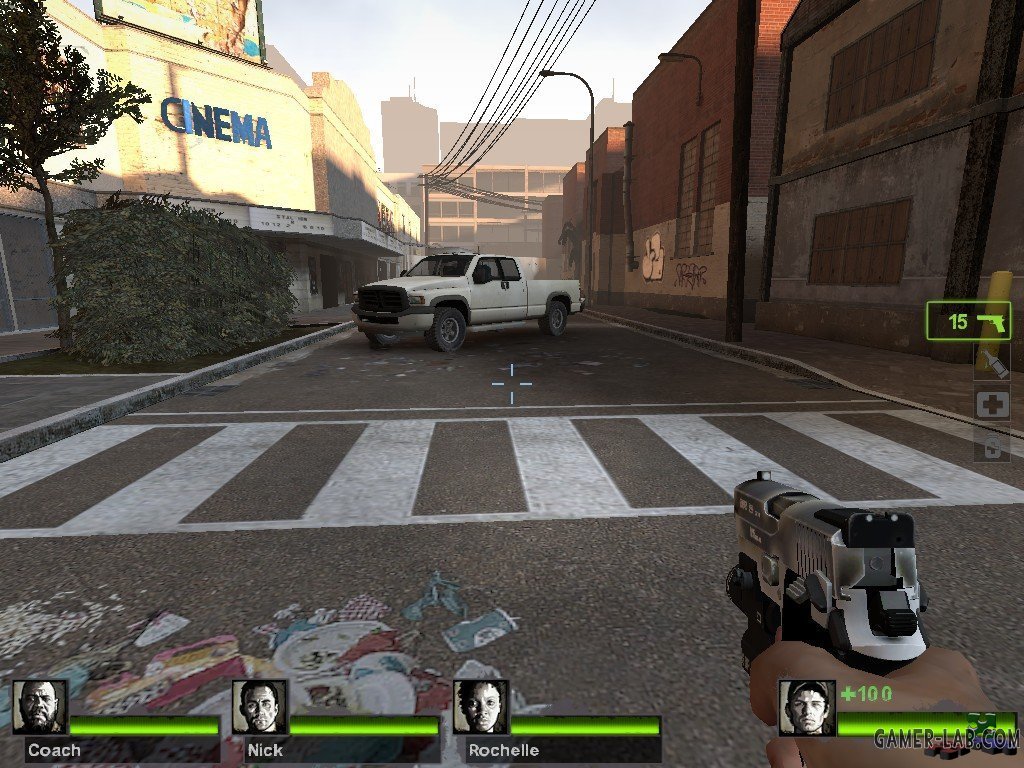Pick the pain pills bottle slot
Image resolution: width=1024 pixels, height=768 pixels.
992,446
